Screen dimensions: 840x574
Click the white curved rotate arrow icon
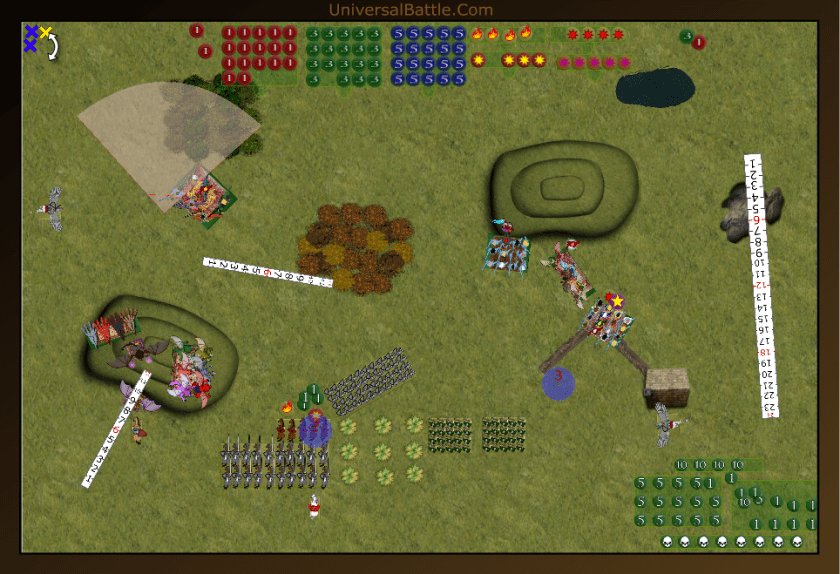click(52, 47)
